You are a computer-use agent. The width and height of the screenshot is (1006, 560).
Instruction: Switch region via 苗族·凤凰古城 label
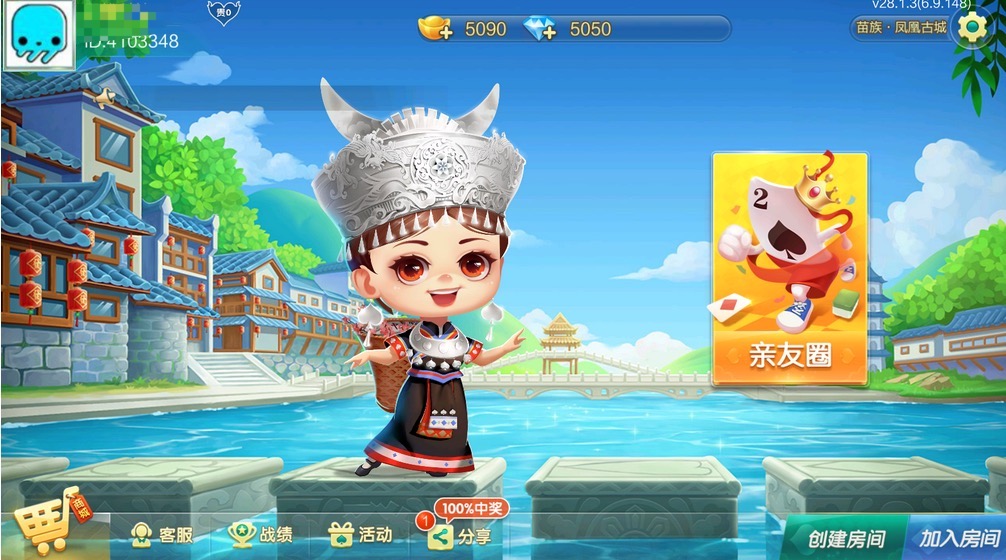(x=900, y=27)
